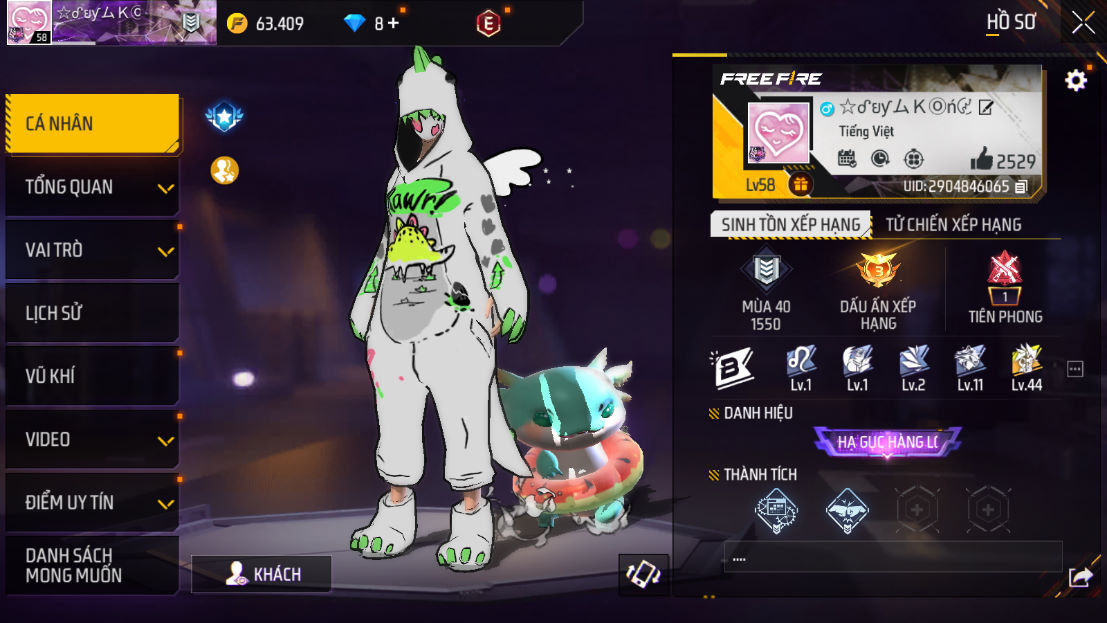Open the Cá Nhân profile section
The height and width of the screenshot is (623, 1107).
pos(92,124)
